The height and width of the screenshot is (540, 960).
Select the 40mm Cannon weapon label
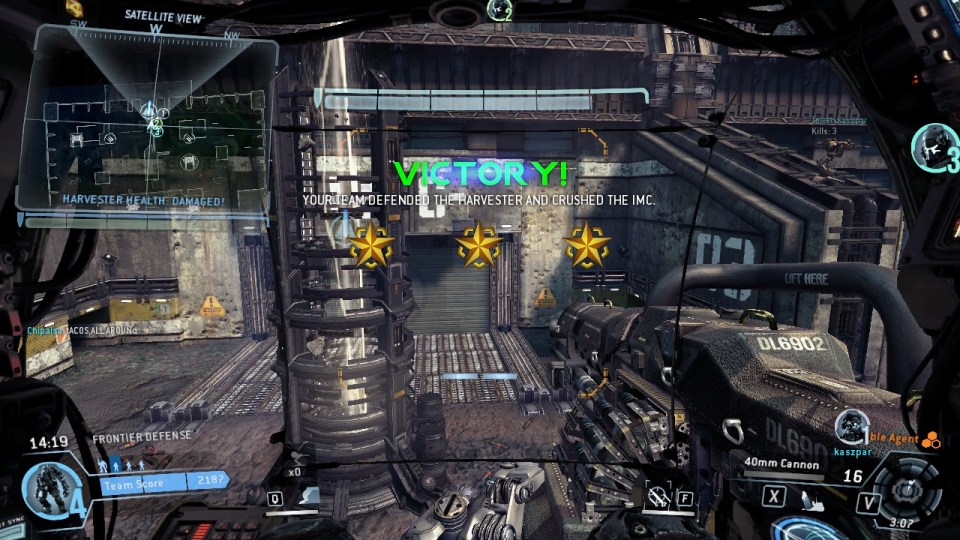(781, 463)
